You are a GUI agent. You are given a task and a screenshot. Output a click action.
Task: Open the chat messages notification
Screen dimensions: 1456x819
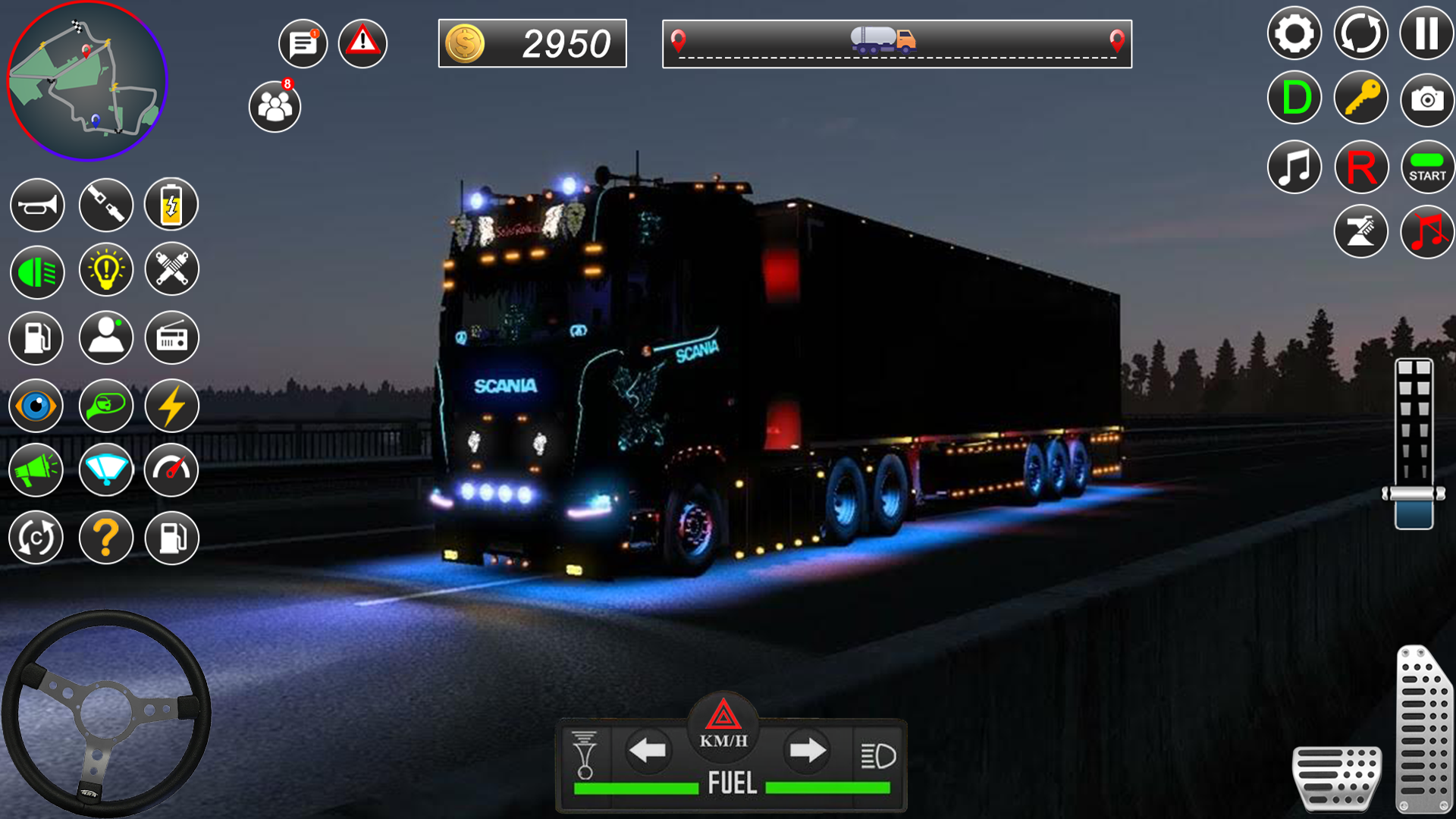[x=302, y=43]
